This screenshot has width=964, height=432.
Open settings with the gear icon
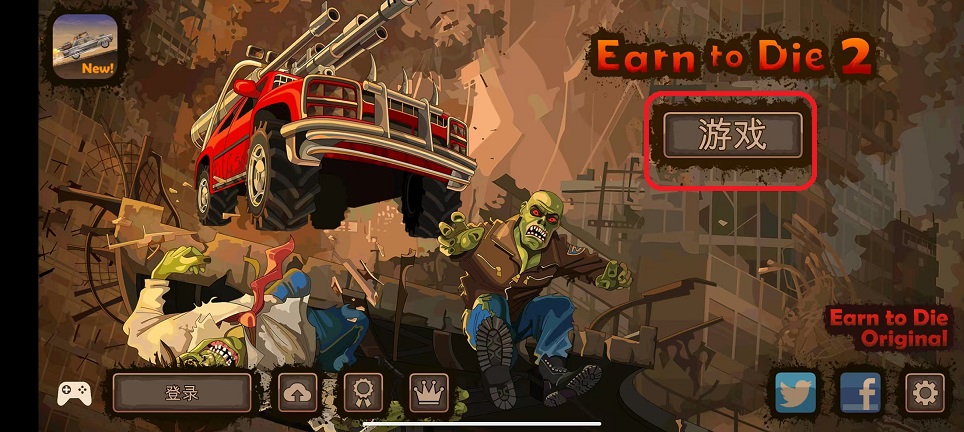click(924, 393)
